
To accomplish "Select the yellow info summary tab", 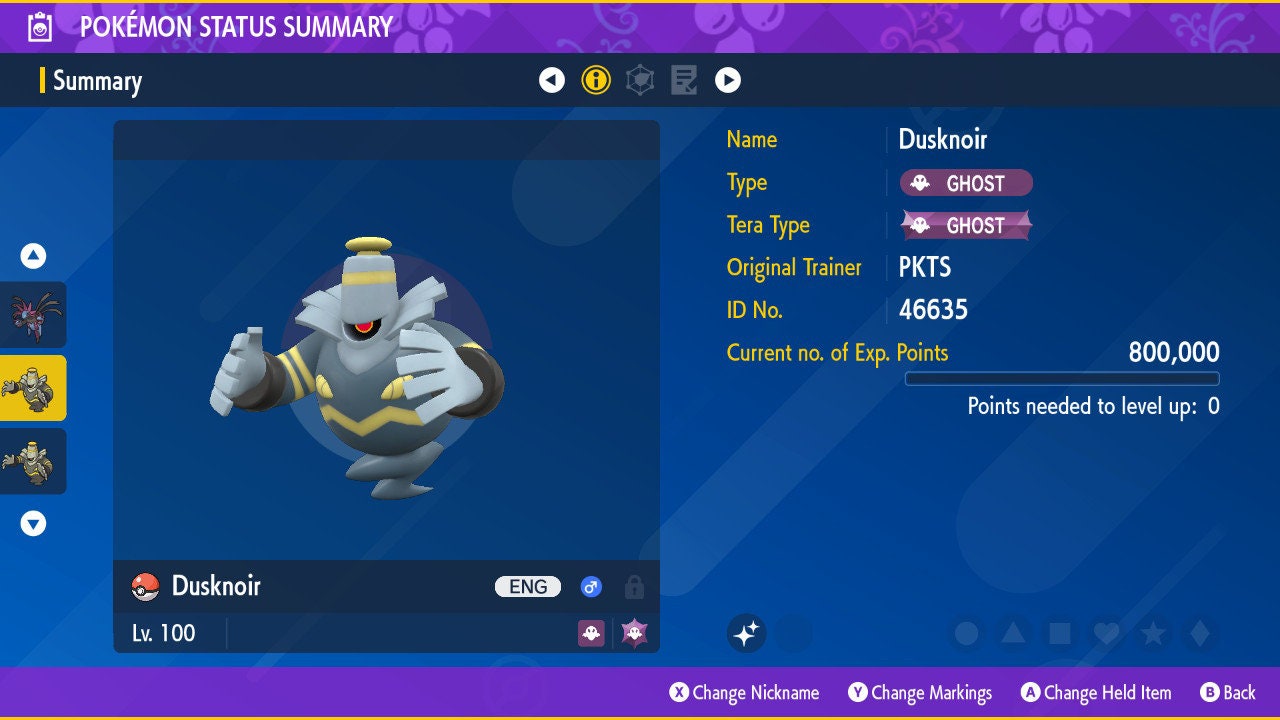I will click(x=596, y=80).
